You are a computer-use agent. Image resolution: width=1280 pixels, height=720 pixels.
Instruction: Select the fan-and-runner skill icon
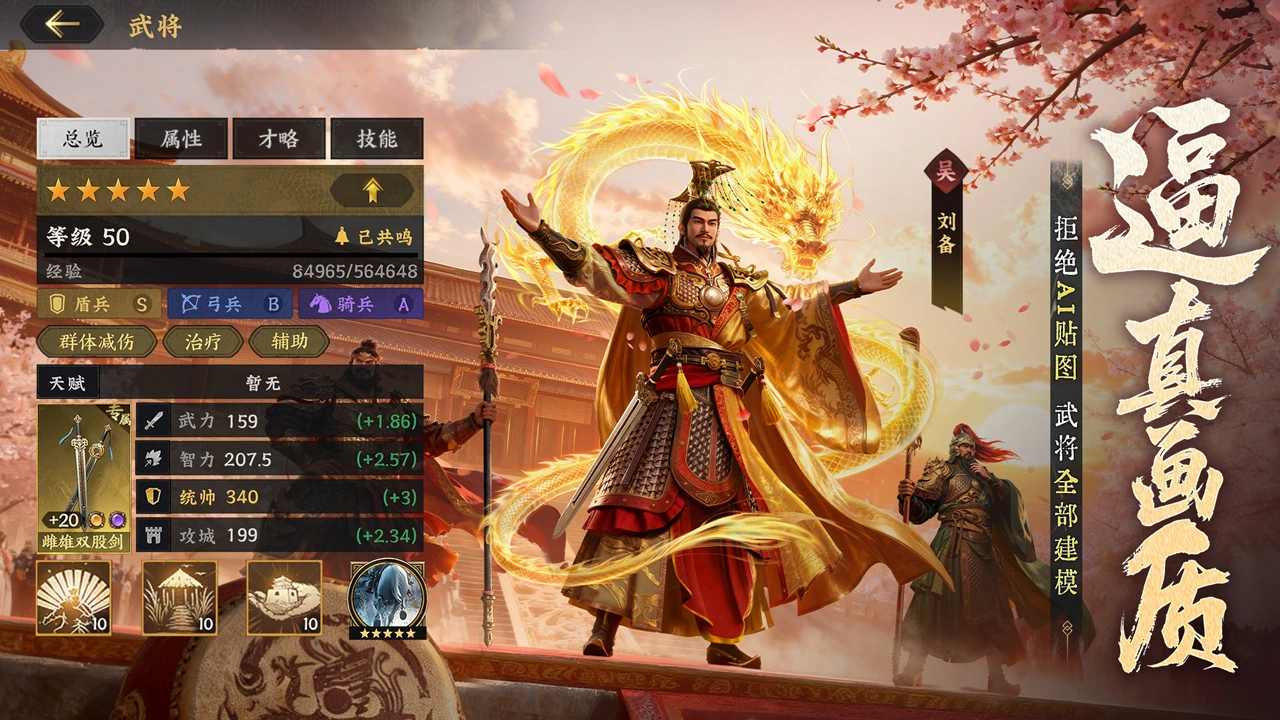tap(74, 598)
